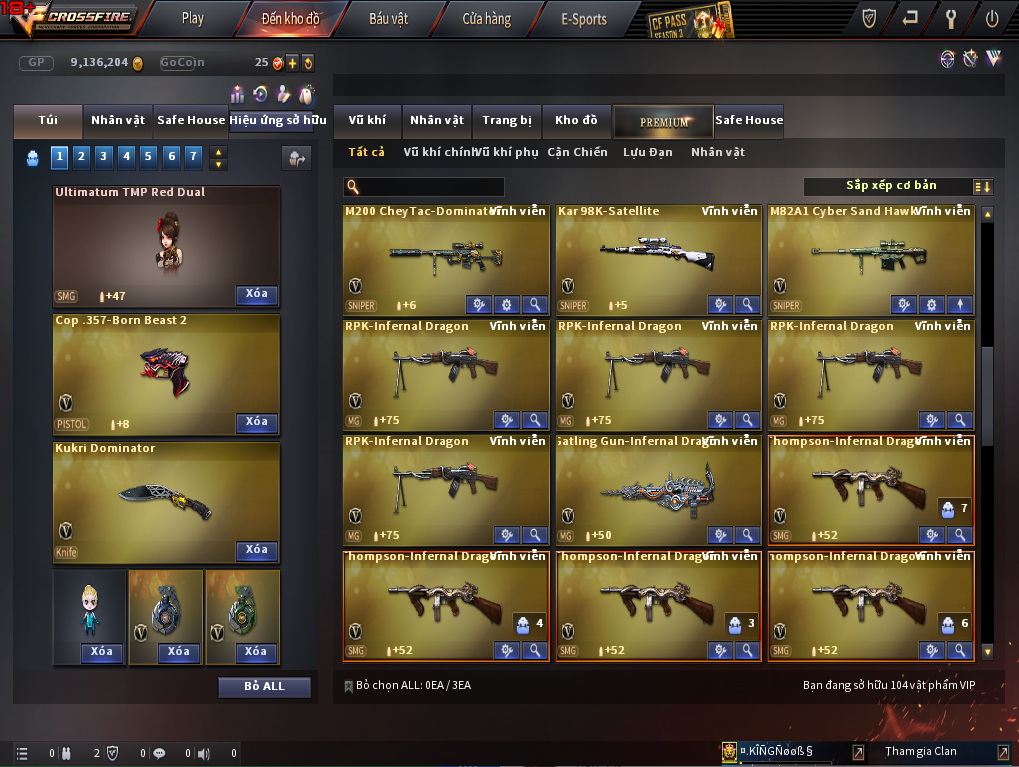Click the Tham gia Clan button
The width and height of the screenshot is (1019, 767).
pos(920,752)
